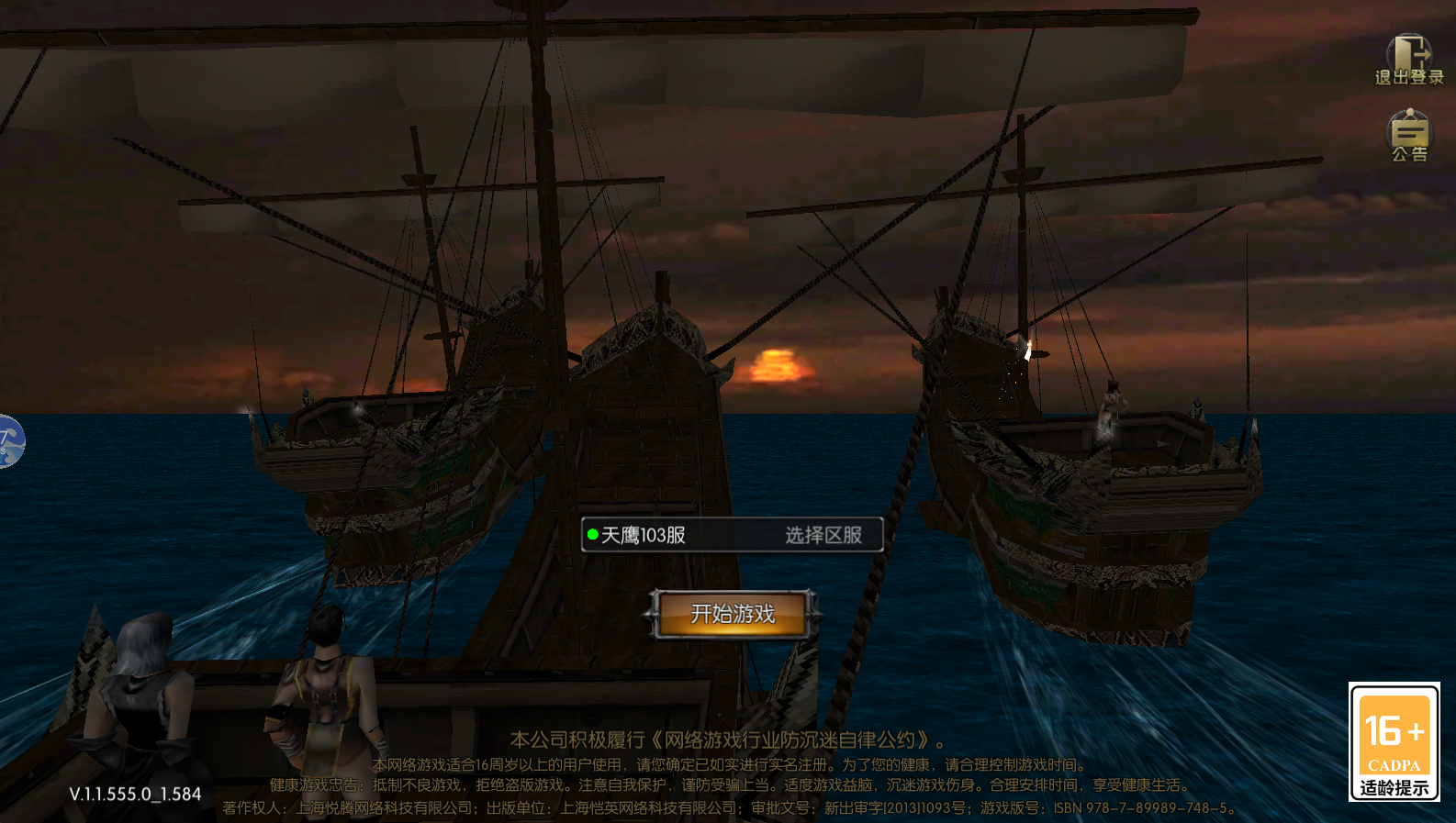Open the 选择区服 server selection list

(823, 535)
